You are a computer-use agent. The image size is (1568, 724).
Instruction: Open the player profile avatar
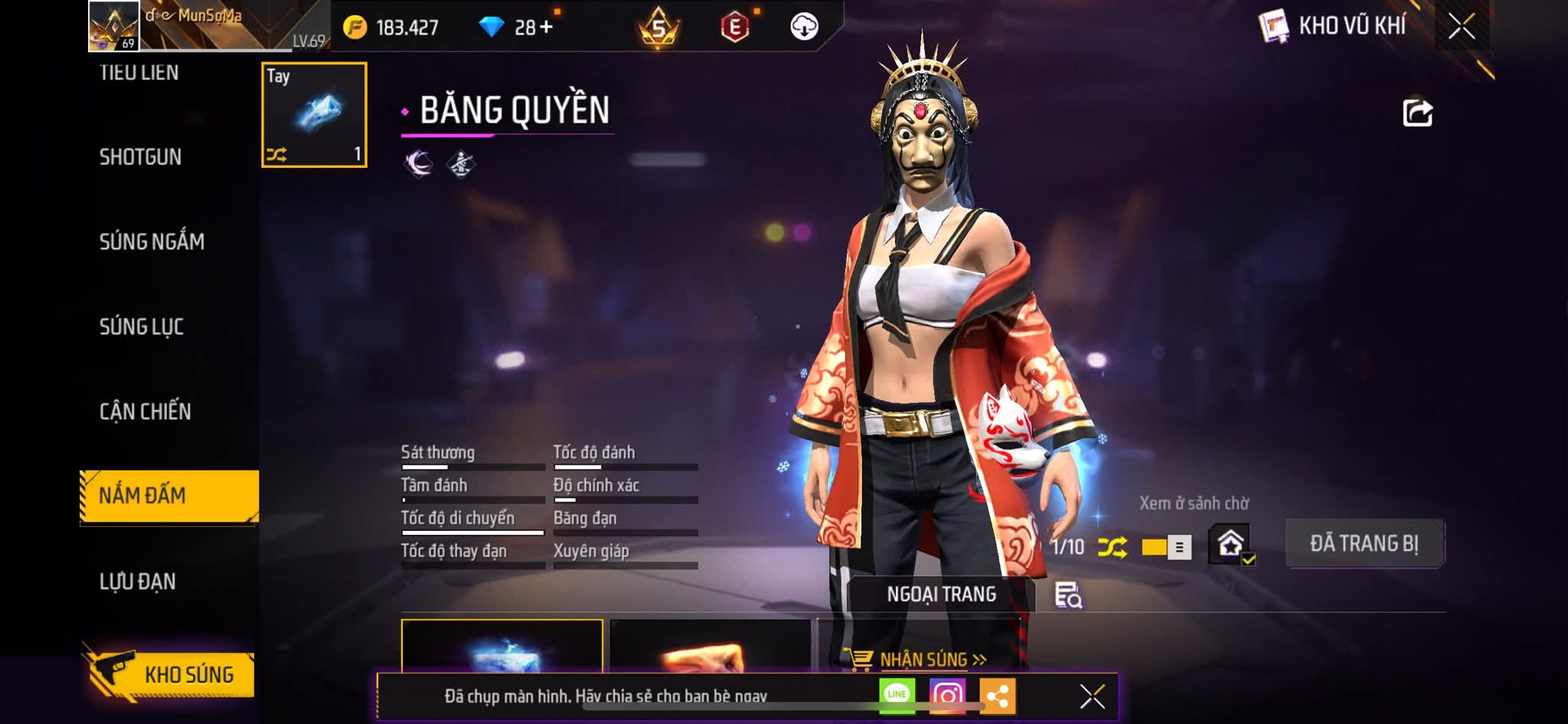[114, 26]
